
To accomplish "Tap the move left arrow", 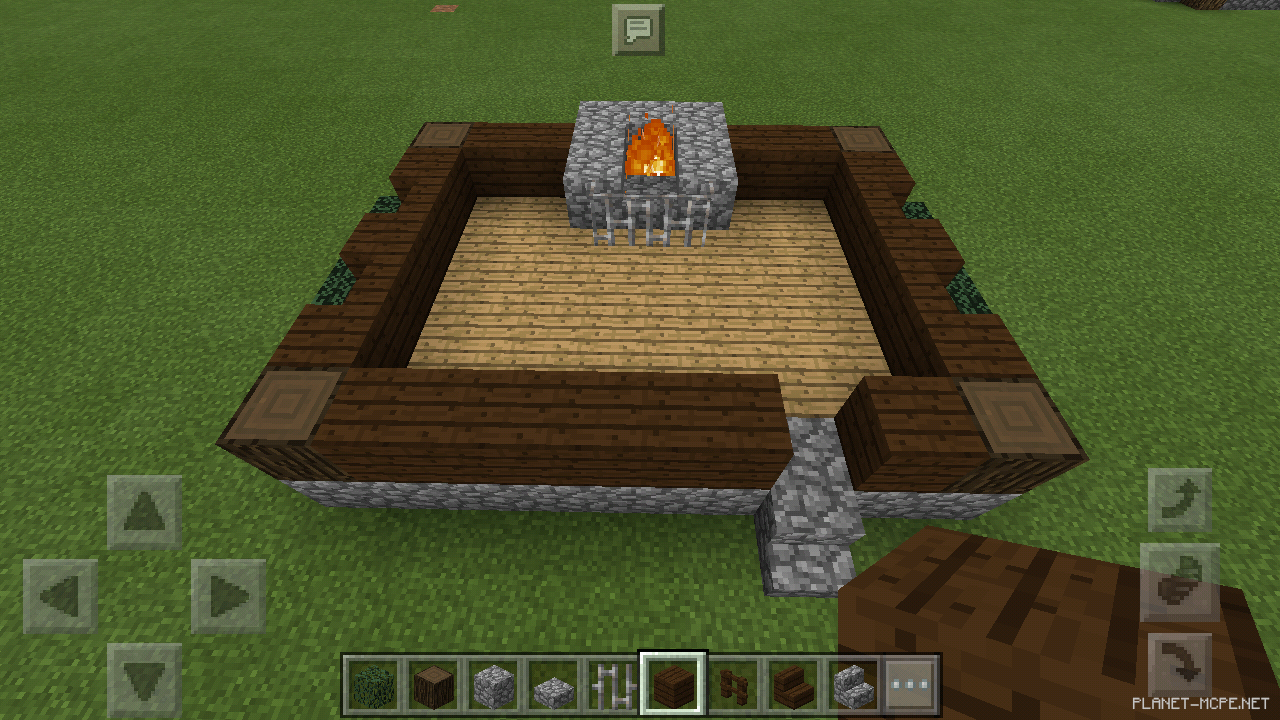I will 60,597.
